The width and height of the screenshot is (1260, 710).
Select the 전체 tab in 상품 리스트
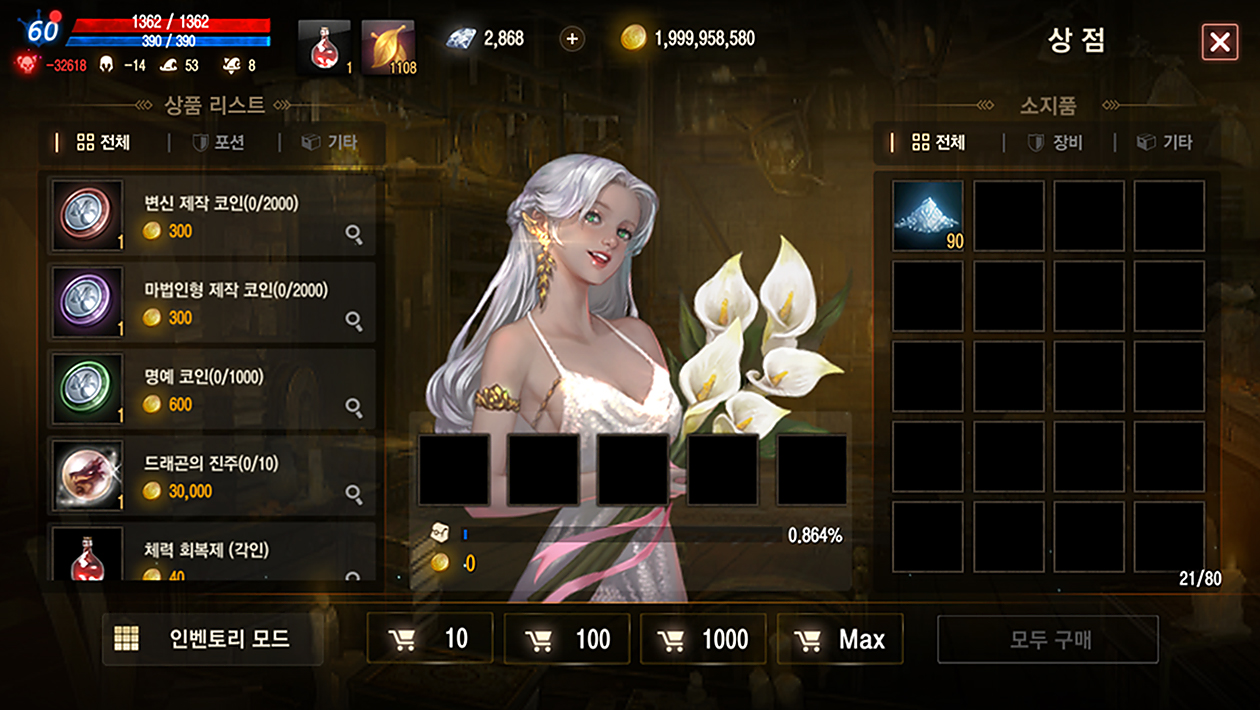click(103, 143)
